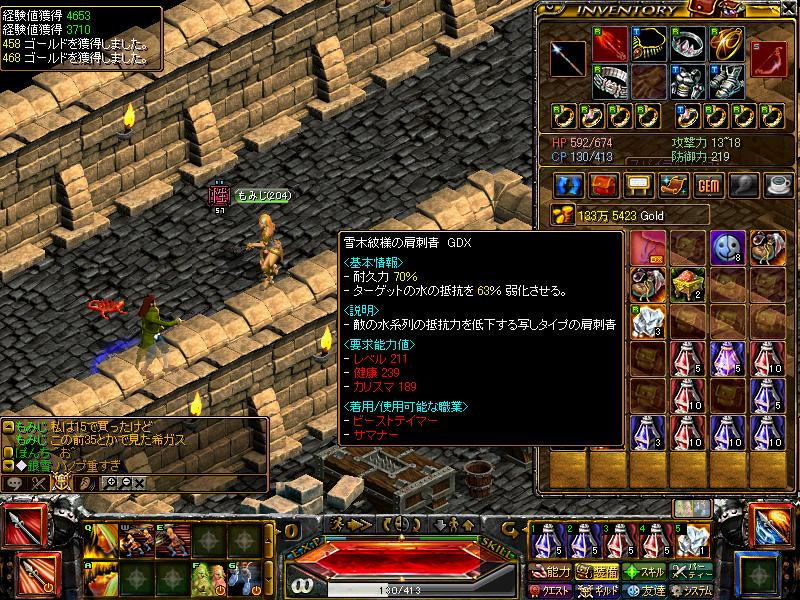This screenshot has height=600, width=800.
Task: Select the equipped spear weapon slot
Action: (x=567, y=58)
